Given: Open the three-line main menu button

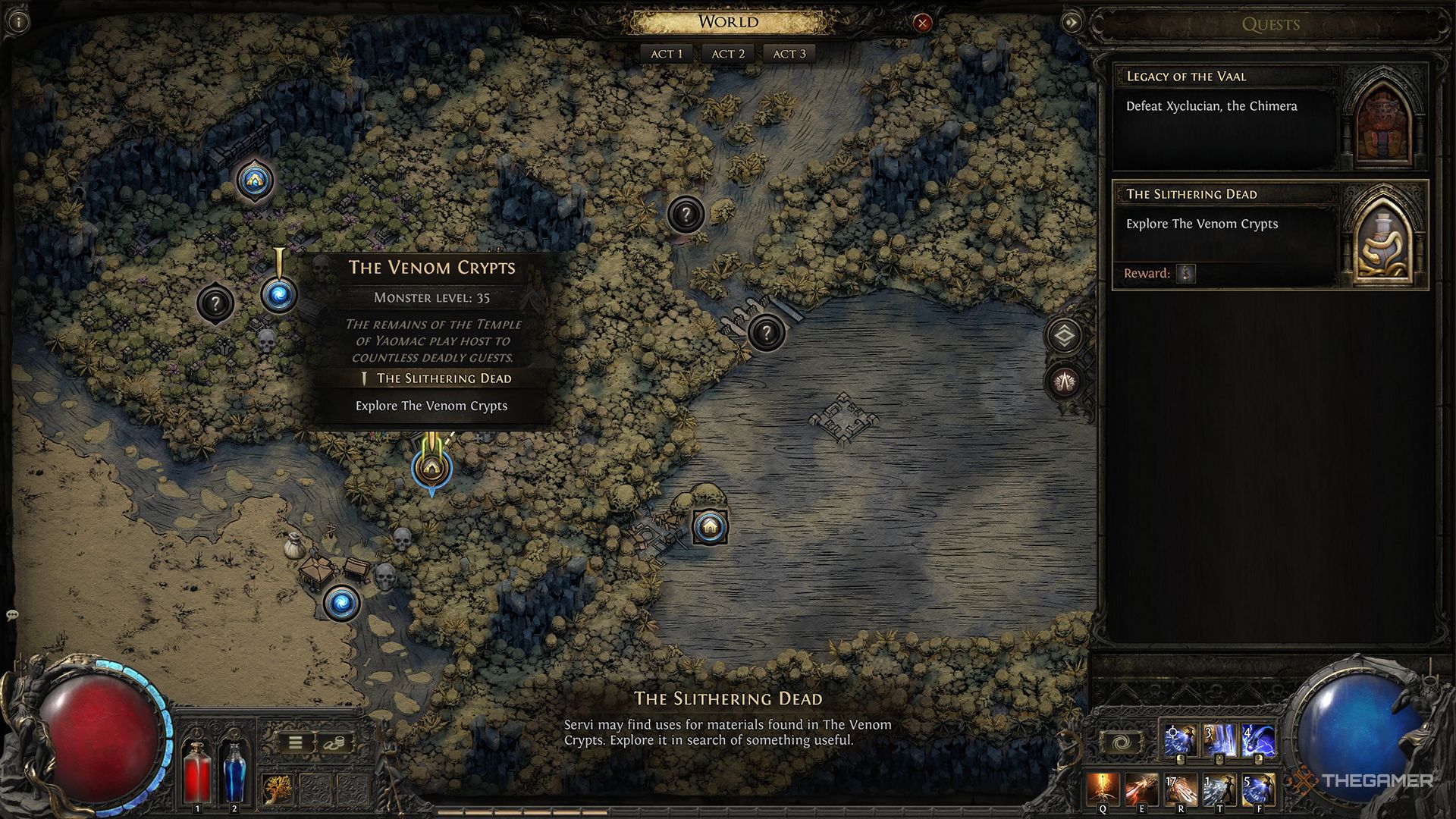Looking at the screenshot, I should (296, 742).
